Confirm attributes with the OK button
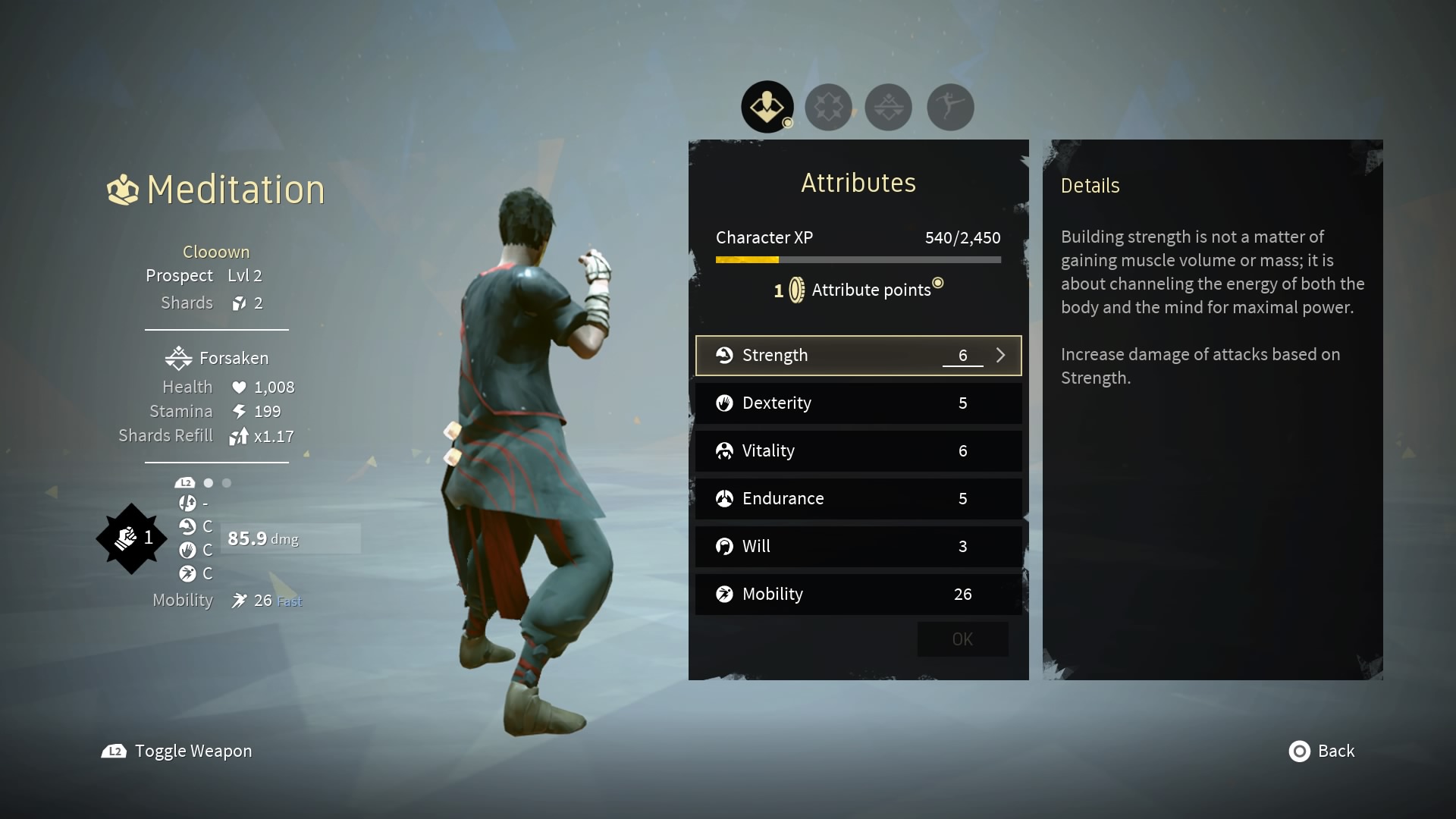The height and width of the screenshot is (819, 1456). coord(962,639)
